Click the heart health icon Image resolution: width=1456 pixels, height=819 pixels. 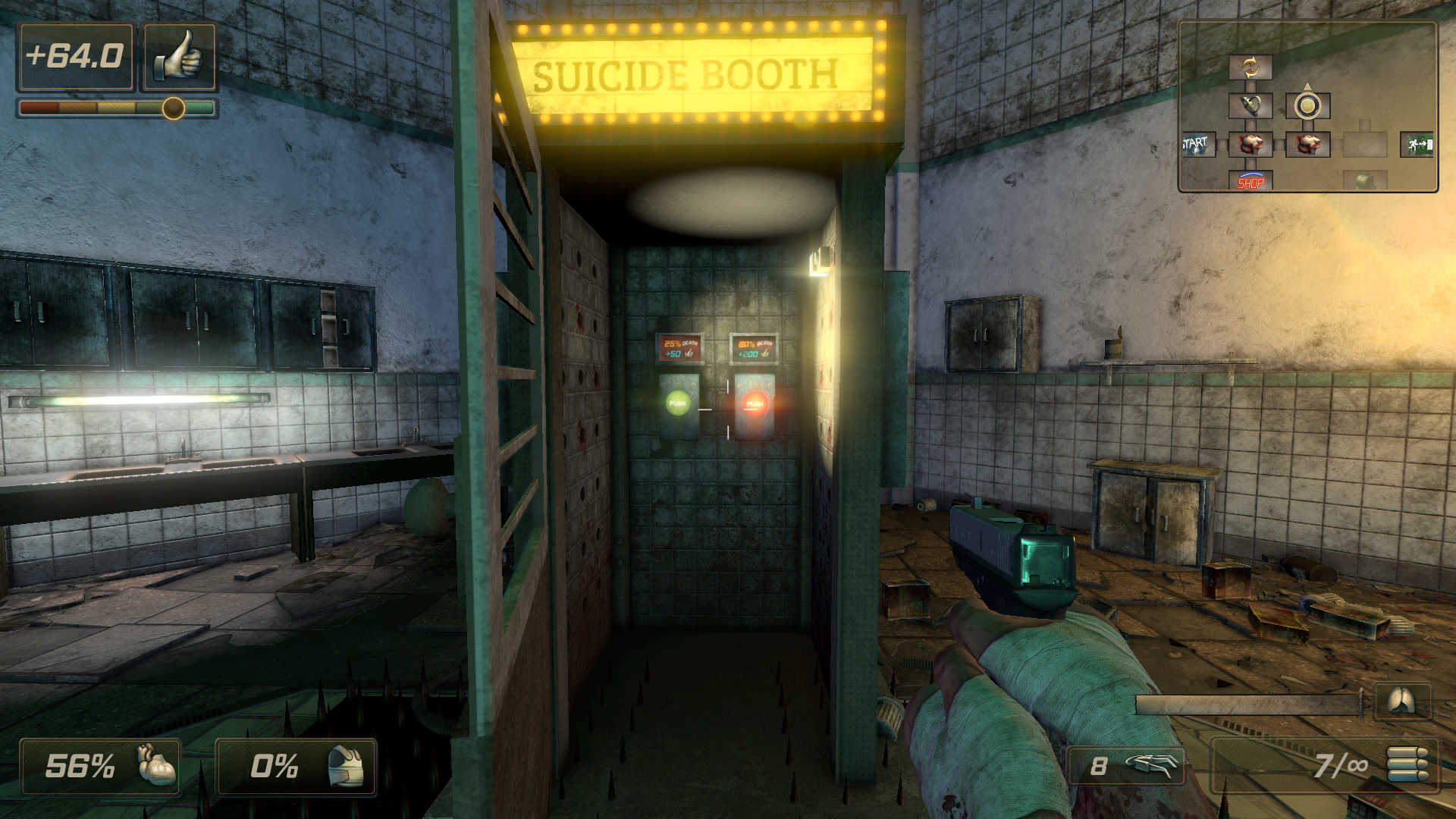(x=157, y=765)
